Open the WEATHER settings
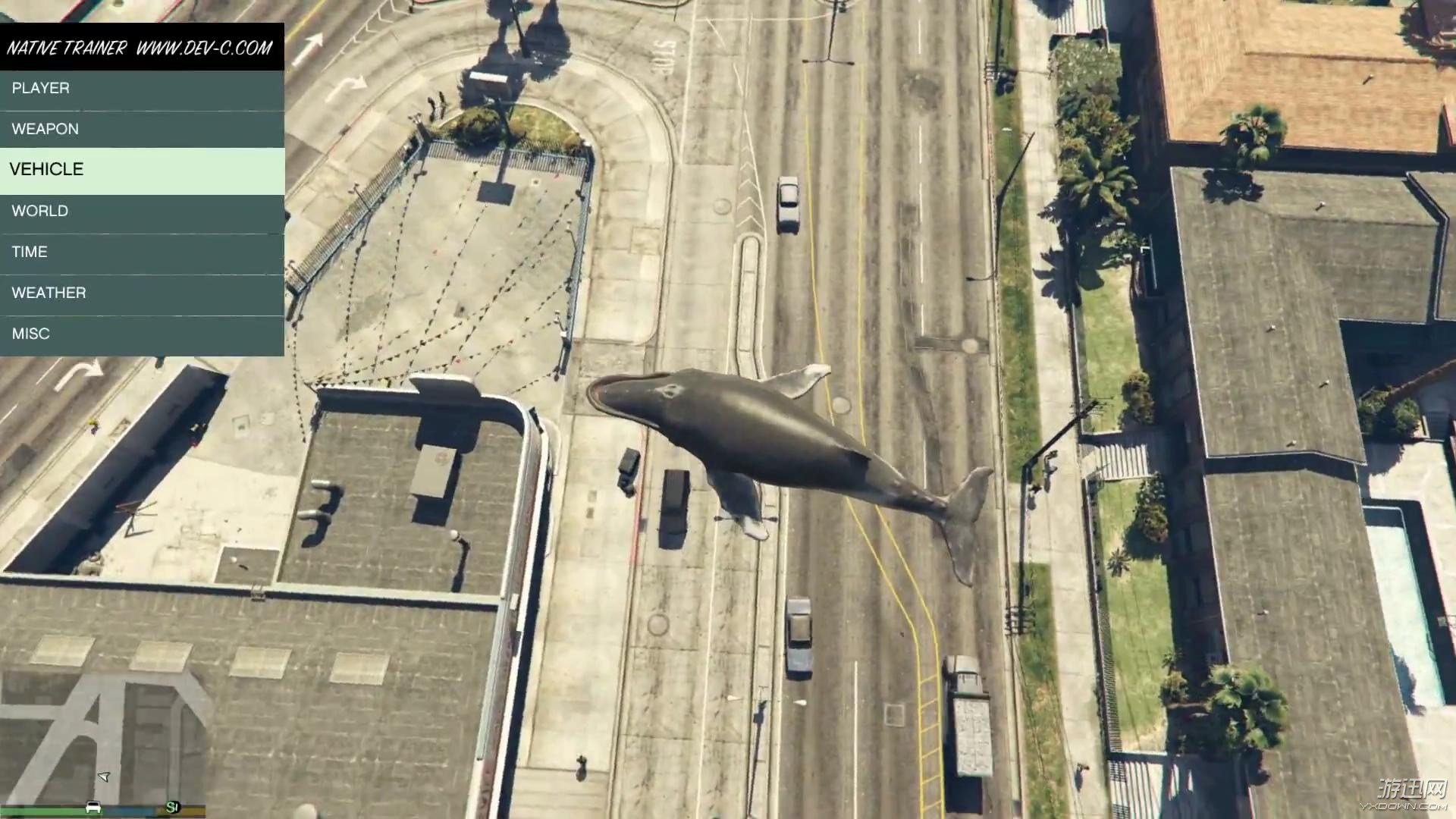 [x=142, y=293]
